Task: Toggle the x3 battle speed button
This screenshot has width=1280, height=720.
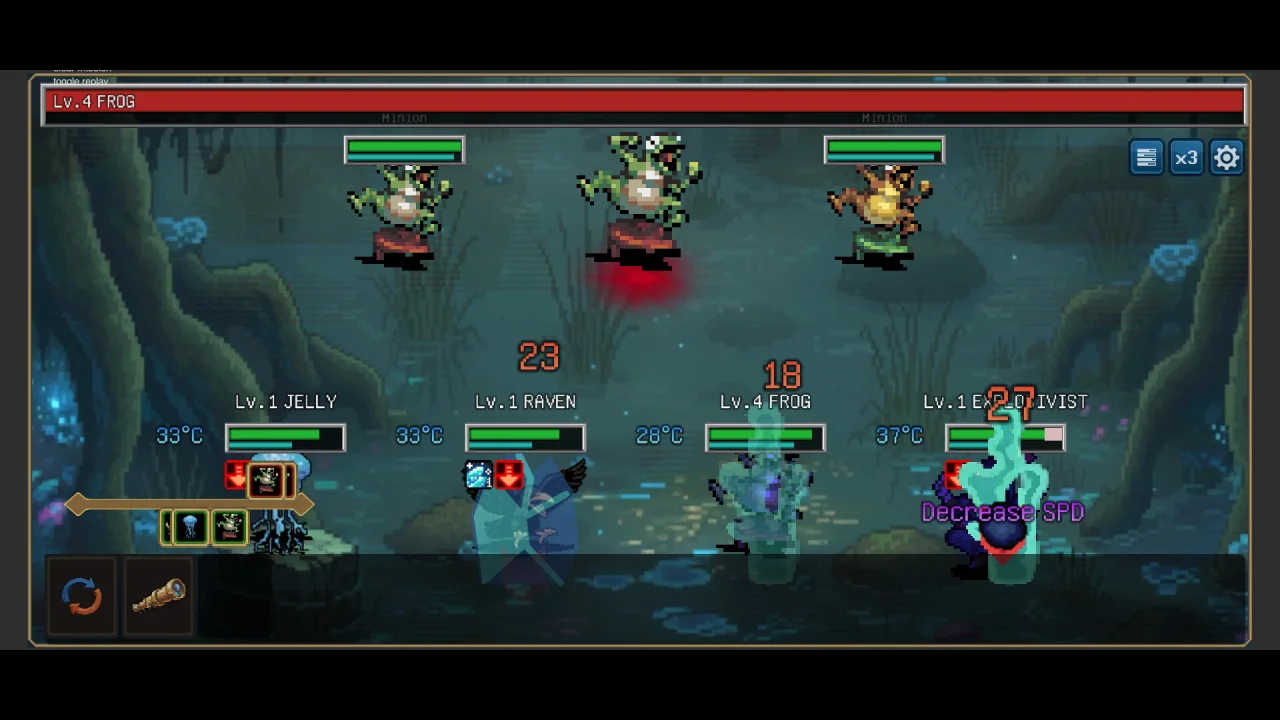Action: pyautogui.click(x=1186, y=158)
